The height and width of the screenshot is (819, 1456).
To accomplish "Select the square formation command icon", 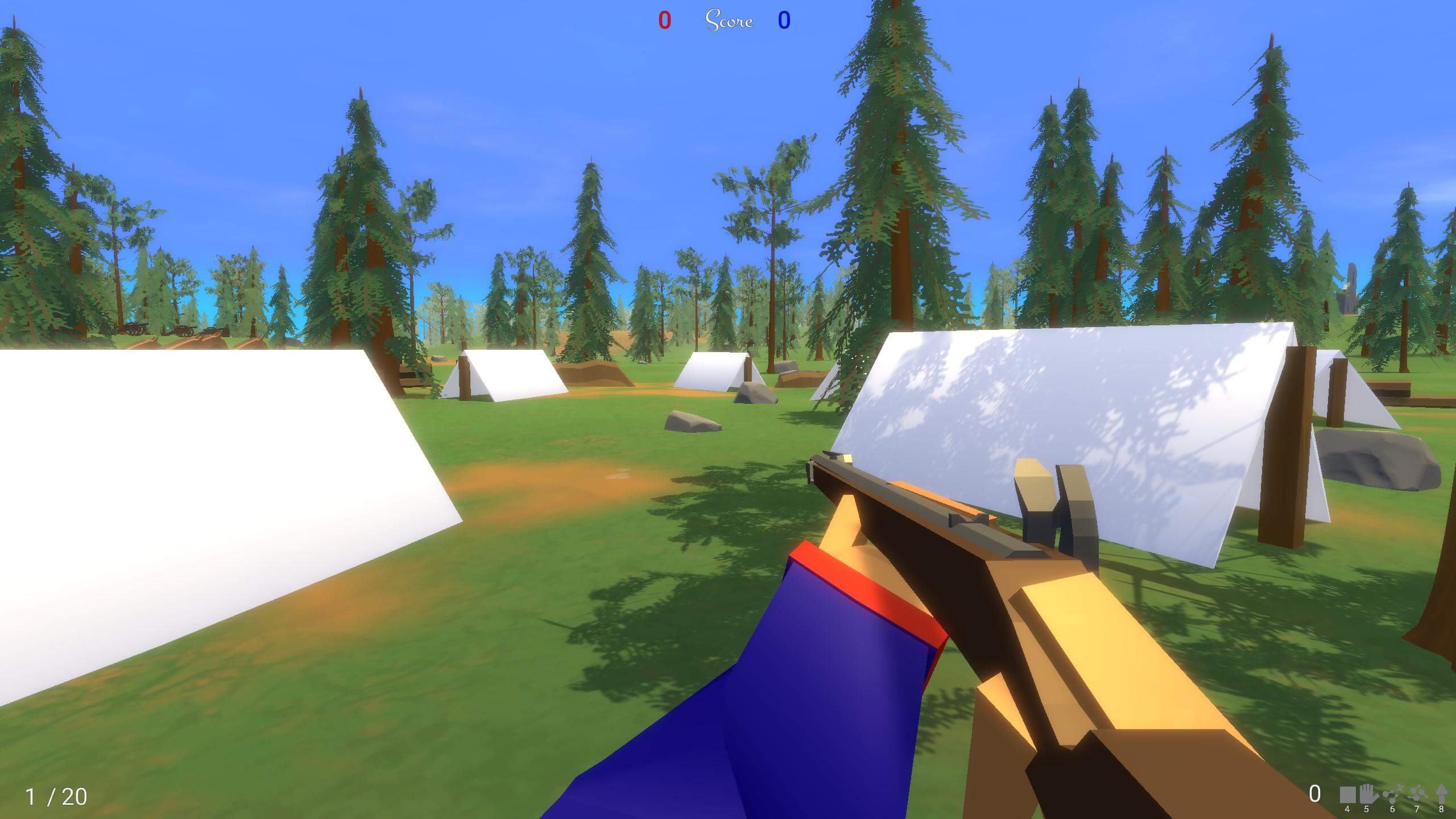I will tap(1347, 794).
